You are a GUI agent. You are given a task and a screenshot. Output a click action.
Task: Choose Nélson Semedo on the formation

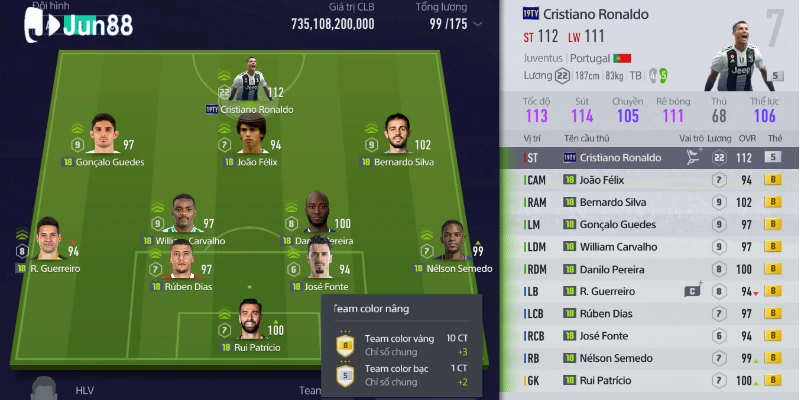point(452,242)
